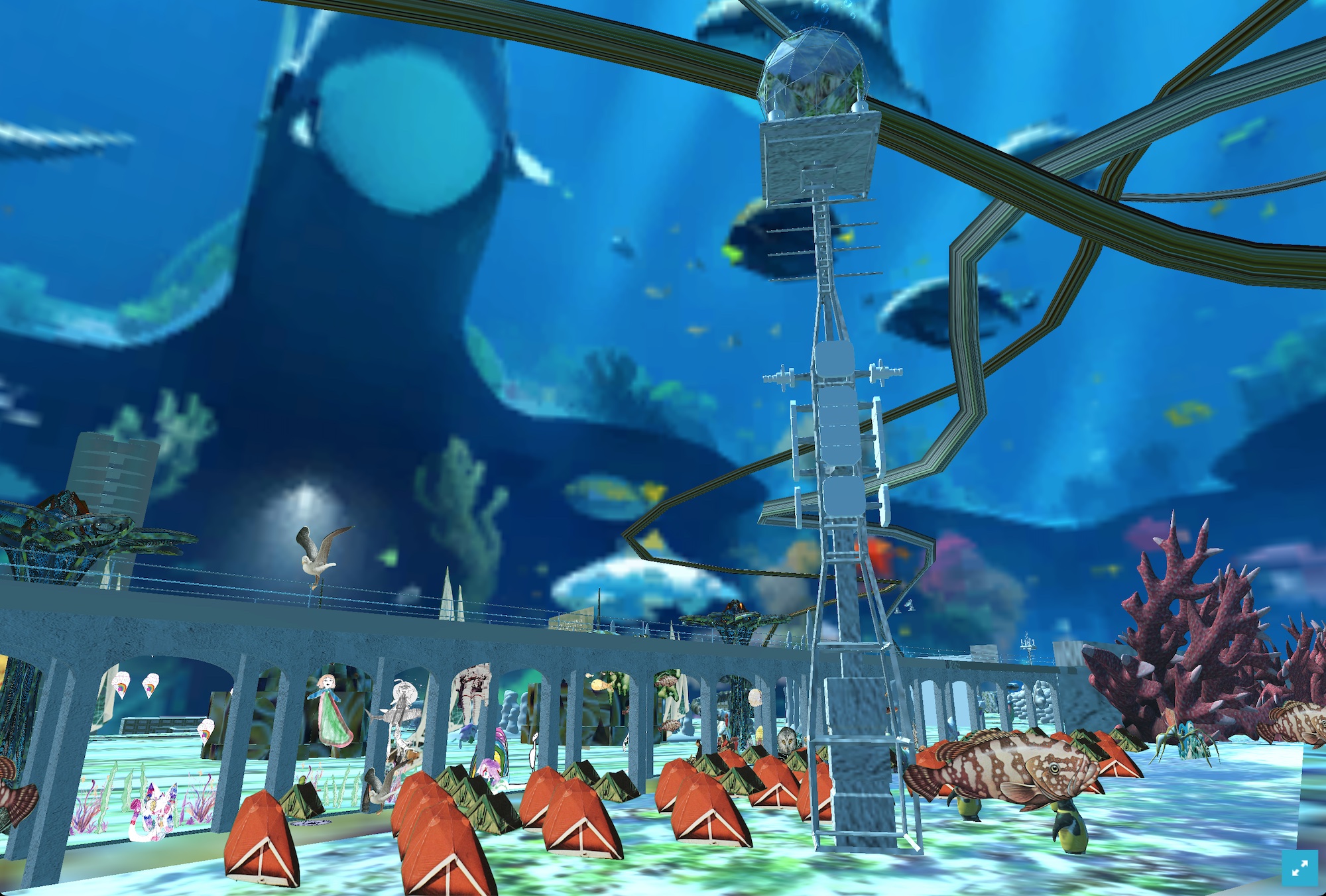The height and width of the screenshot is (896, 1326).
Task: Toggle fullscreen with the expand arrows button
Action: [x=1299, y=868]
